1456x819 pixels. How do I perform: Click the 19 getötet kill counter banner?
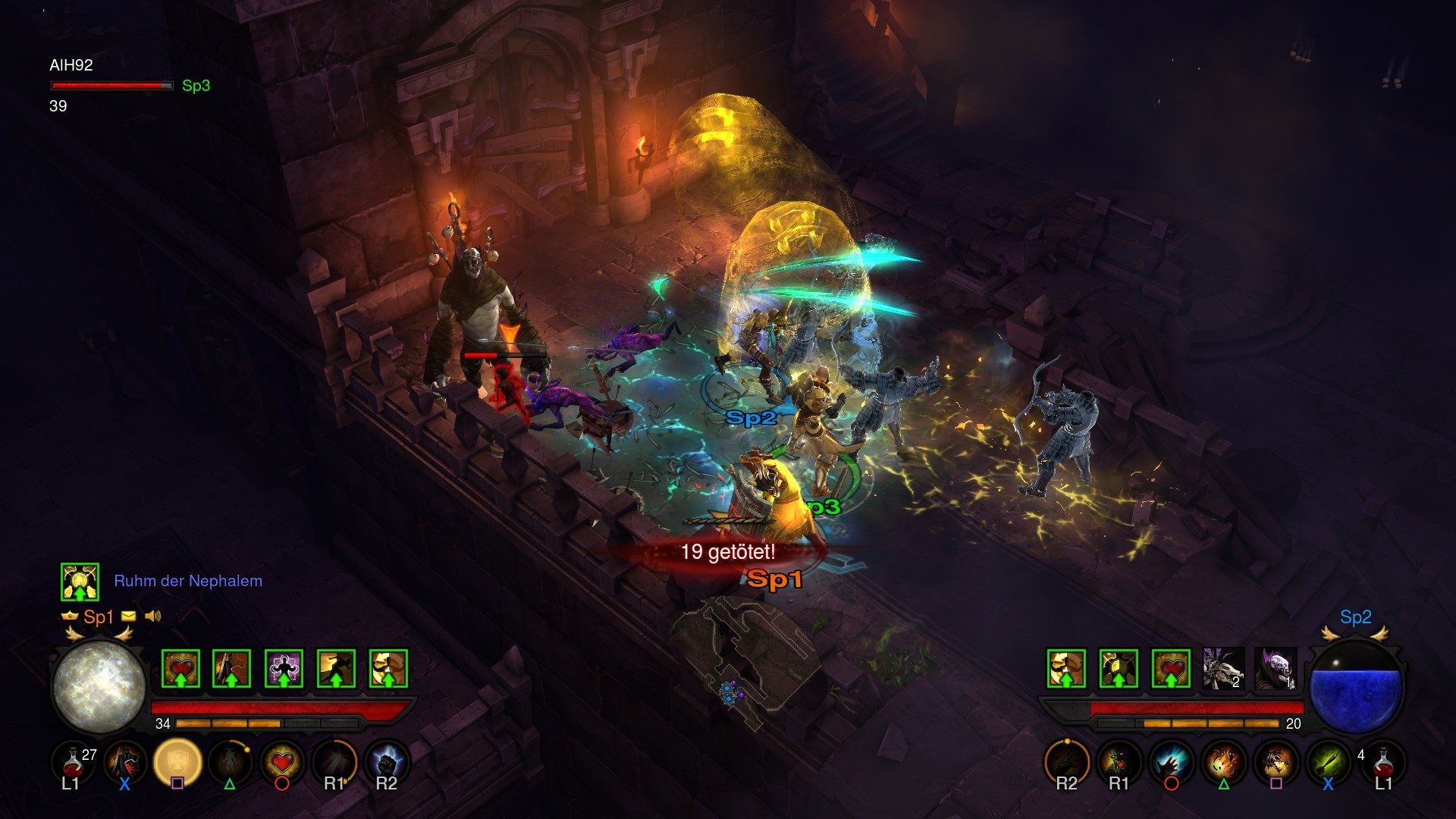tap(730, 553)
